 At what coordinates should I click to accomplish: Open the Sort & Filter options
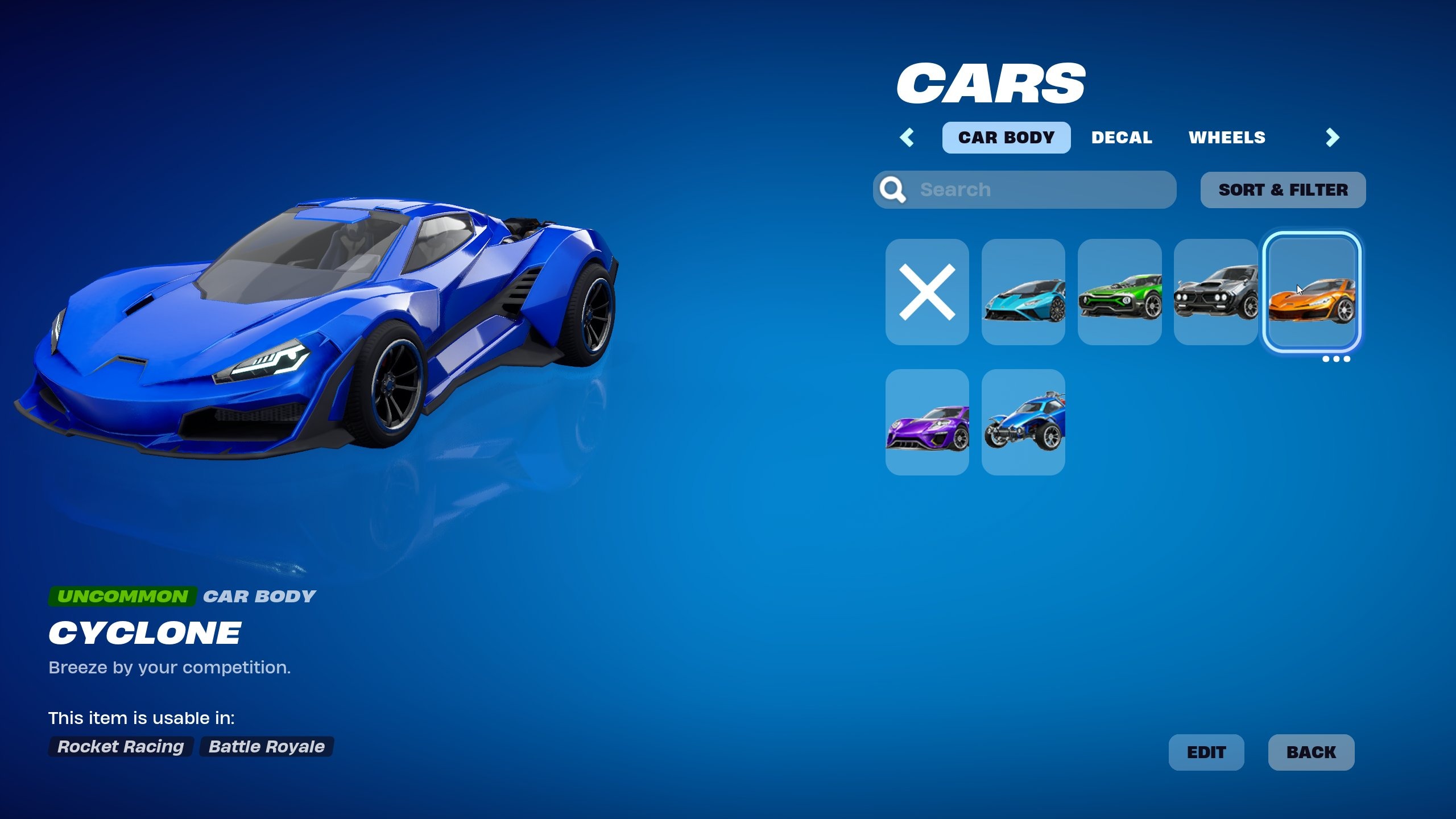1283,189
